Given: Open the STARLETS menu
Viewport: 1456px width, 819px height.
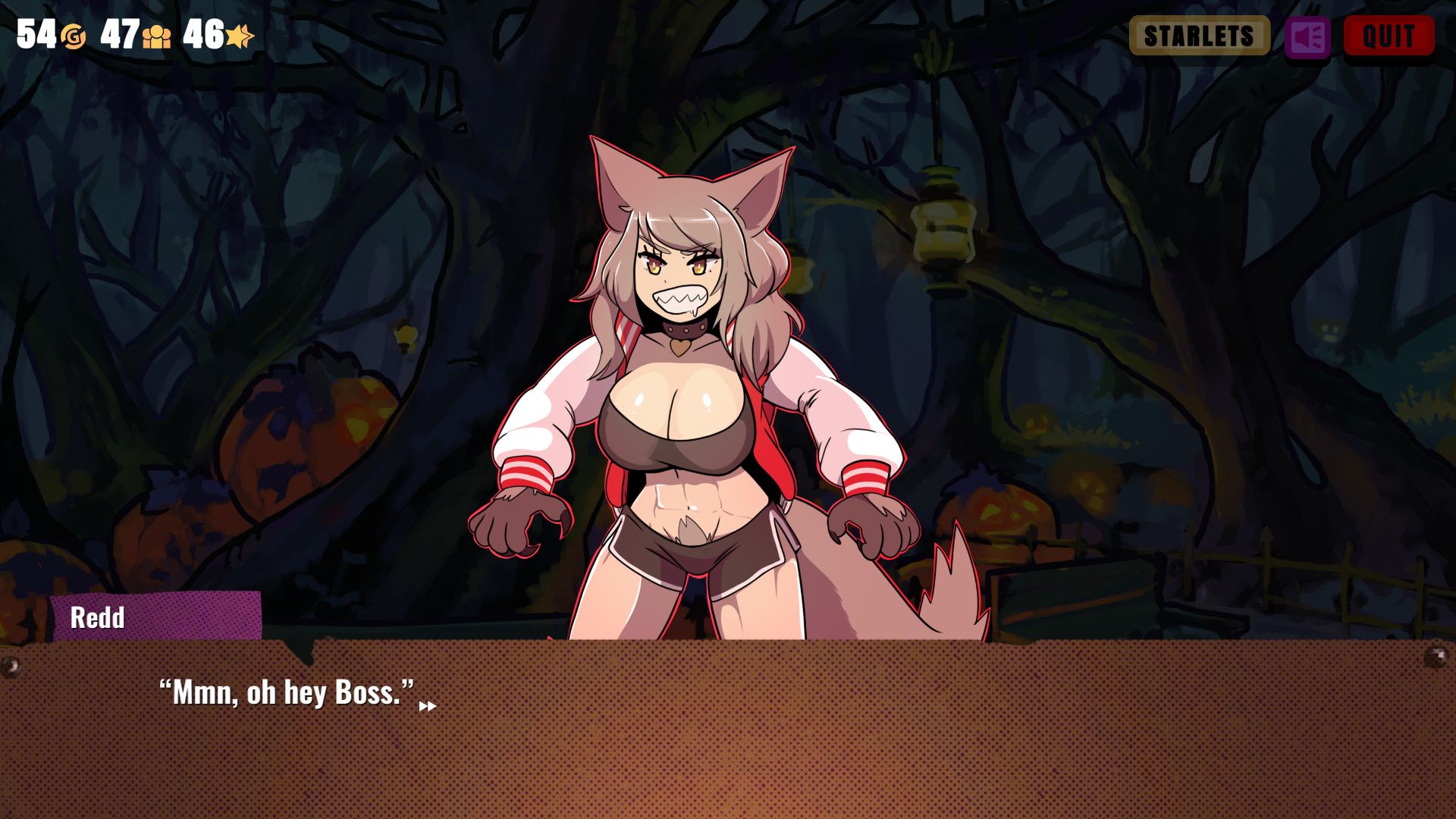Looking at the screenshot, I should [1198, 35].
